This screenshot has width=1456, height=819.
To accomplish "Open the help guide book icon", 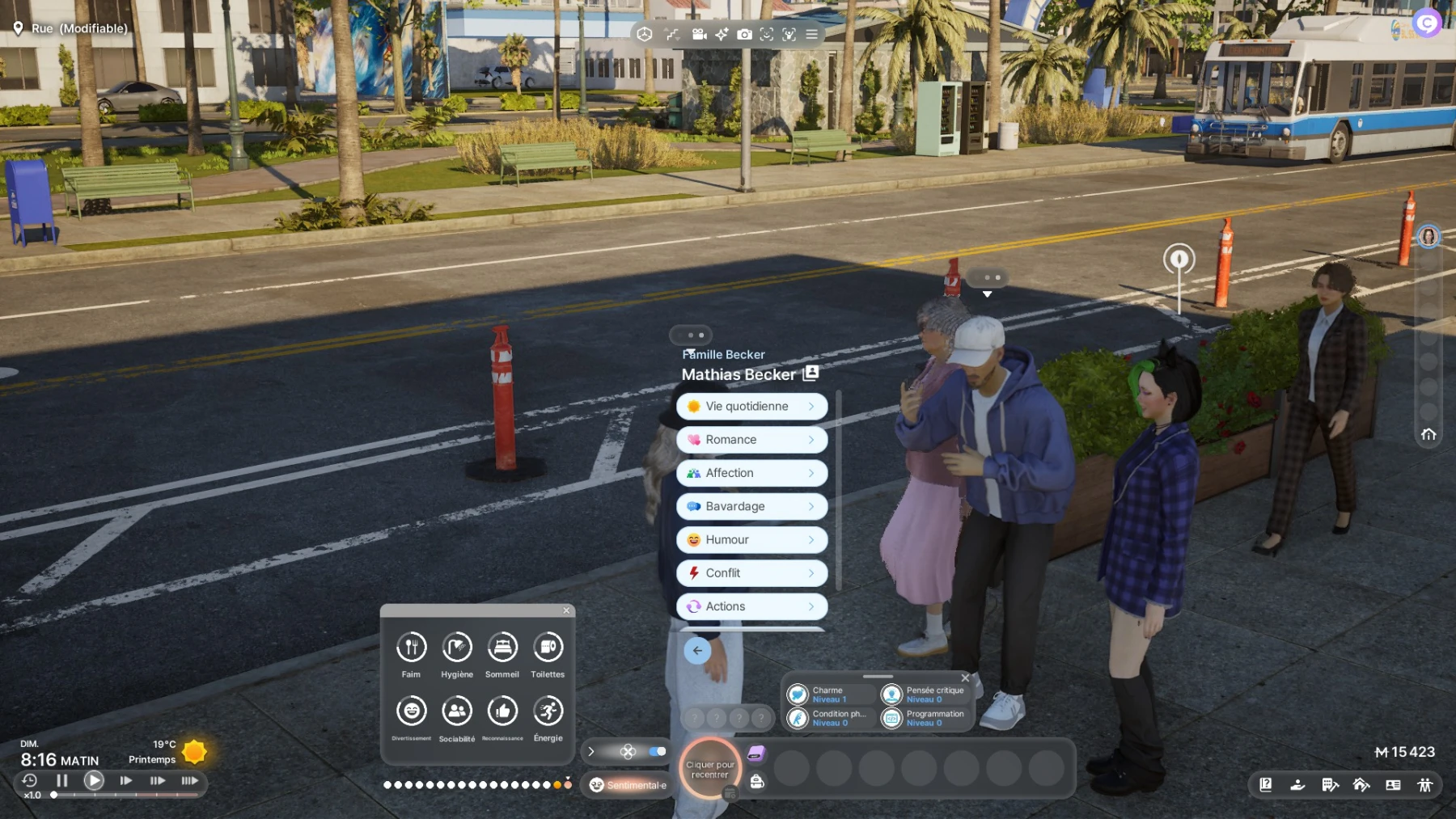I will (x=1266, y=785).
